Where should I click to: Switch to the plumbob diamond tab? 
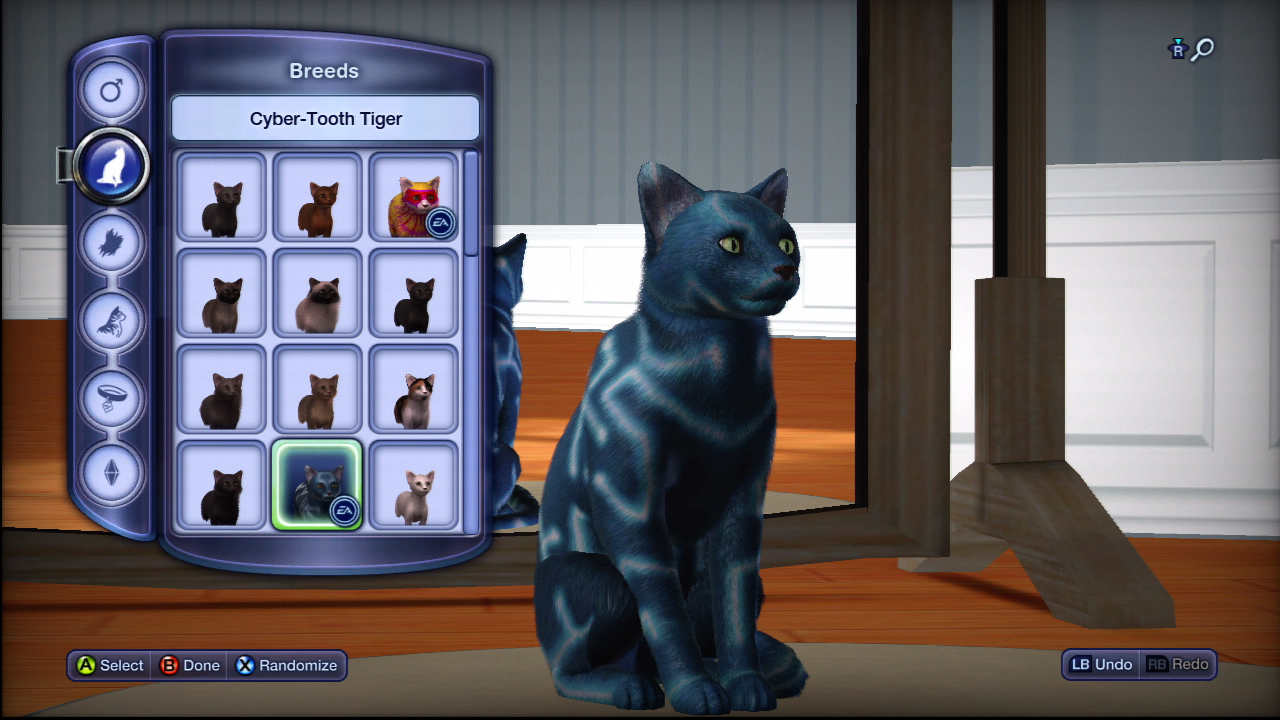[x=111, y=471]
